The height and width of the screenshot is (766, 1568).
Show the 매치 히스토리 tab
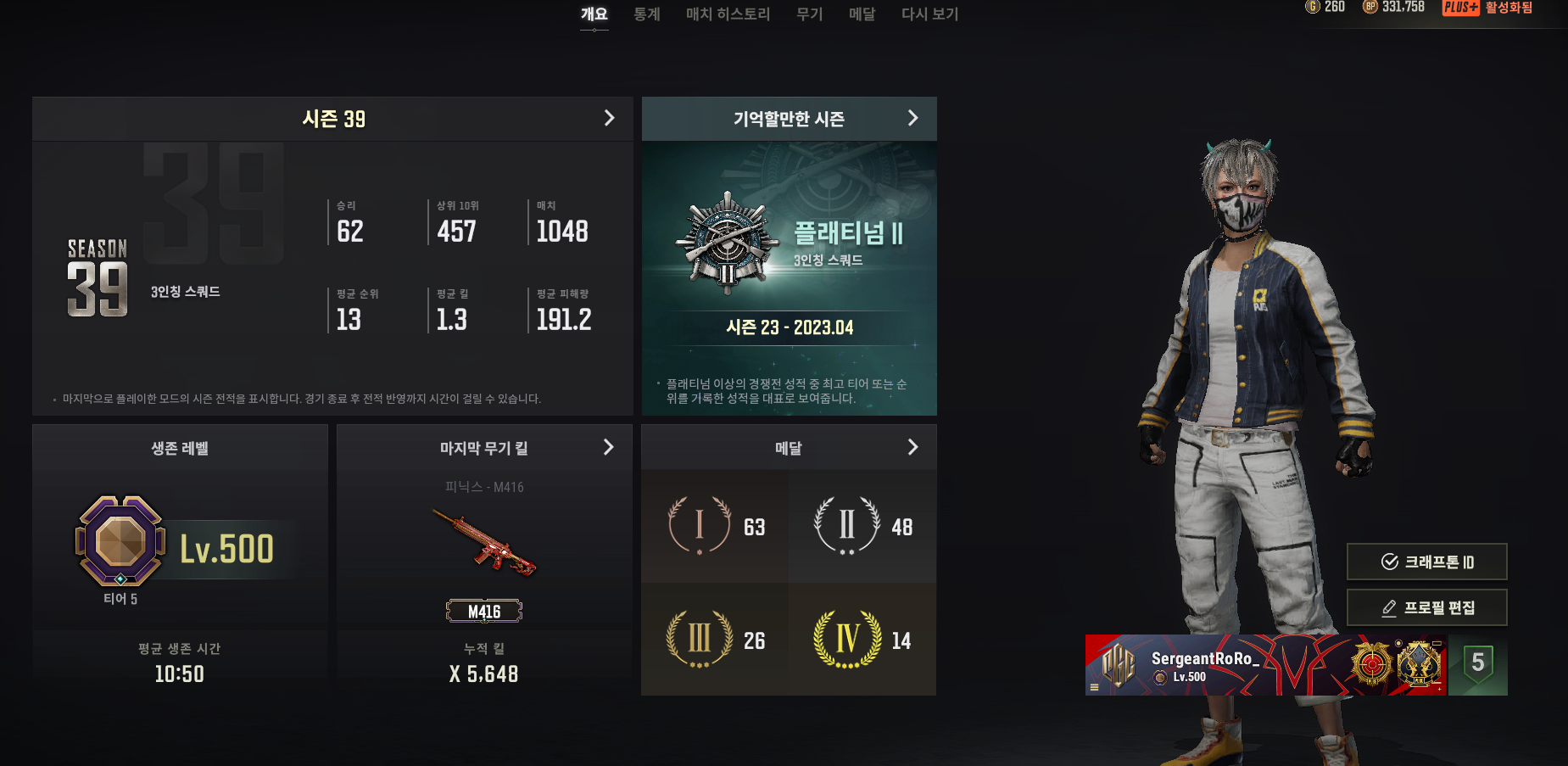(728, 14)
